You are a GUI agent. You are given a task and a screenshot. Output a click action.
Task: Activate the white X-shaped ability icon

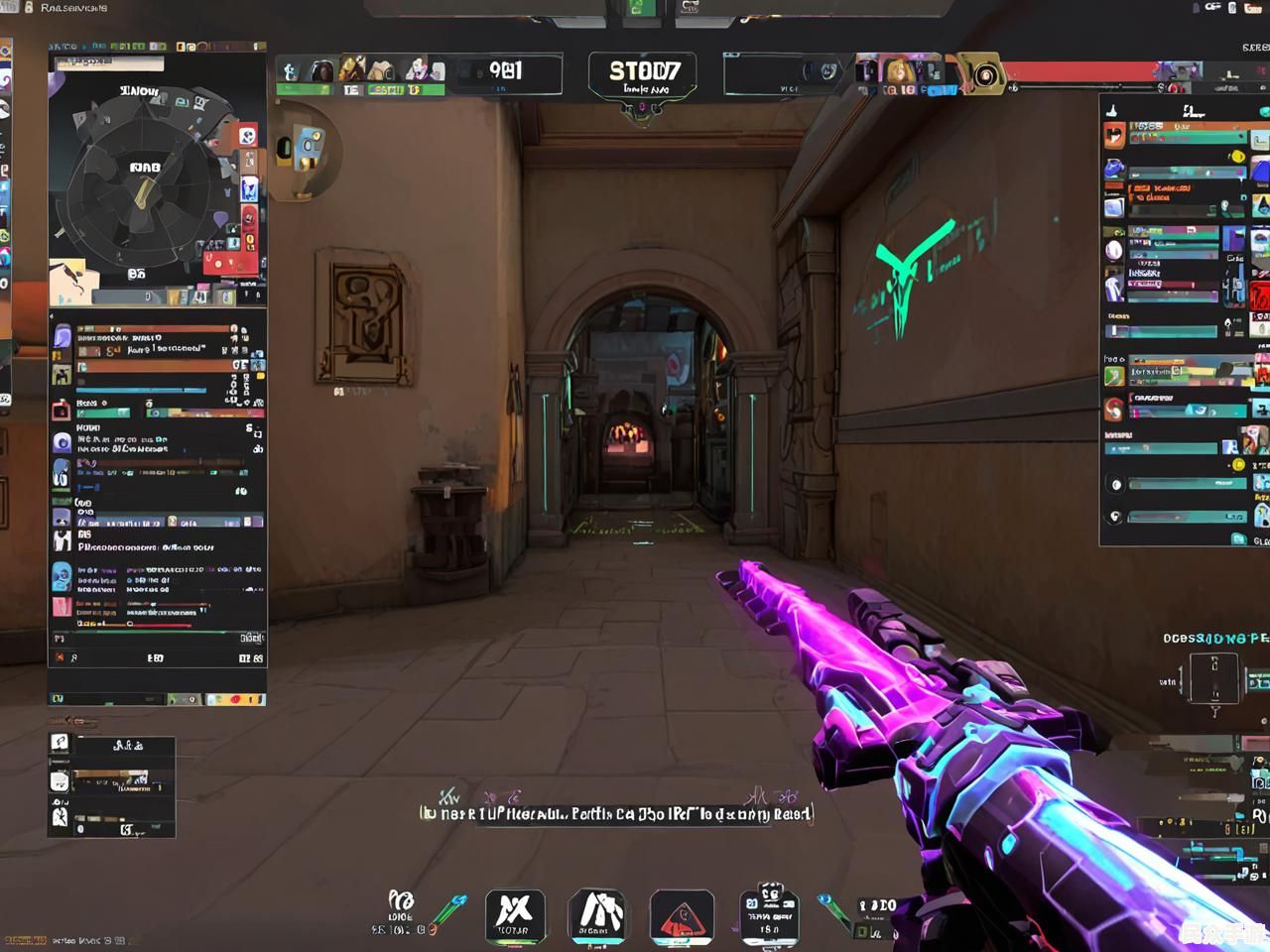[514, 914]
